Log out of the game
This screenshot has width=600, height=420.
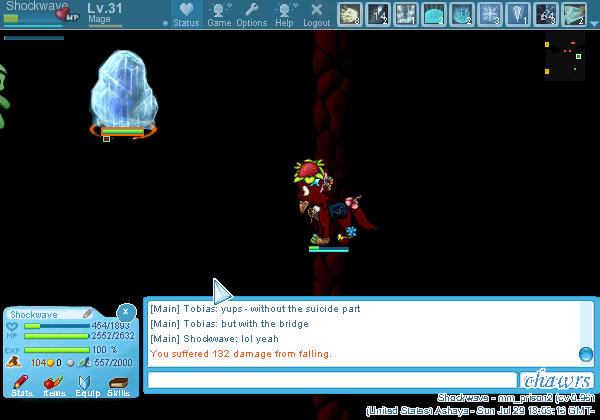point(317,14)
